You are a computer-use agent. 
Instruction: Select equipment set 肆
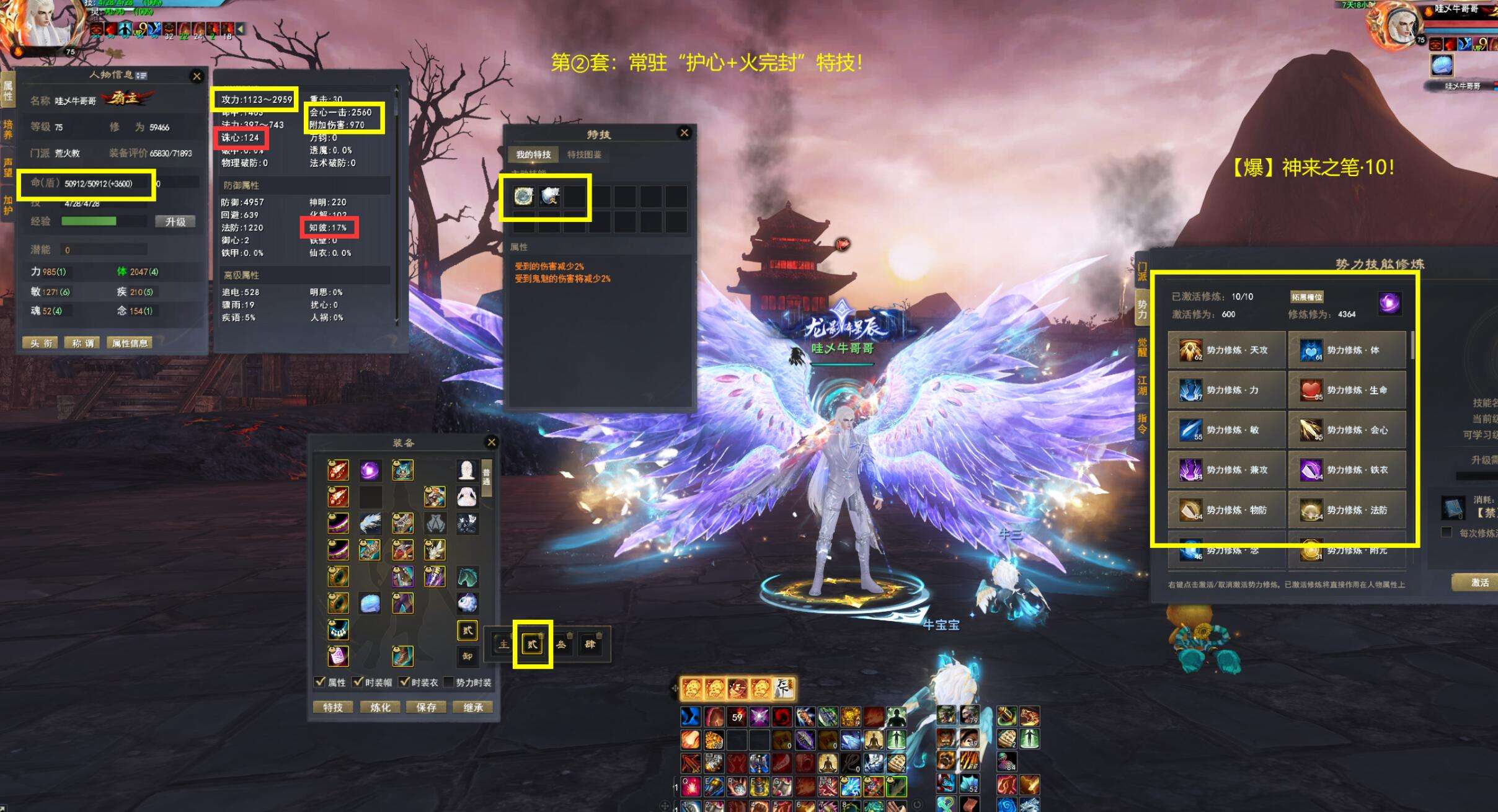point(590,644)
